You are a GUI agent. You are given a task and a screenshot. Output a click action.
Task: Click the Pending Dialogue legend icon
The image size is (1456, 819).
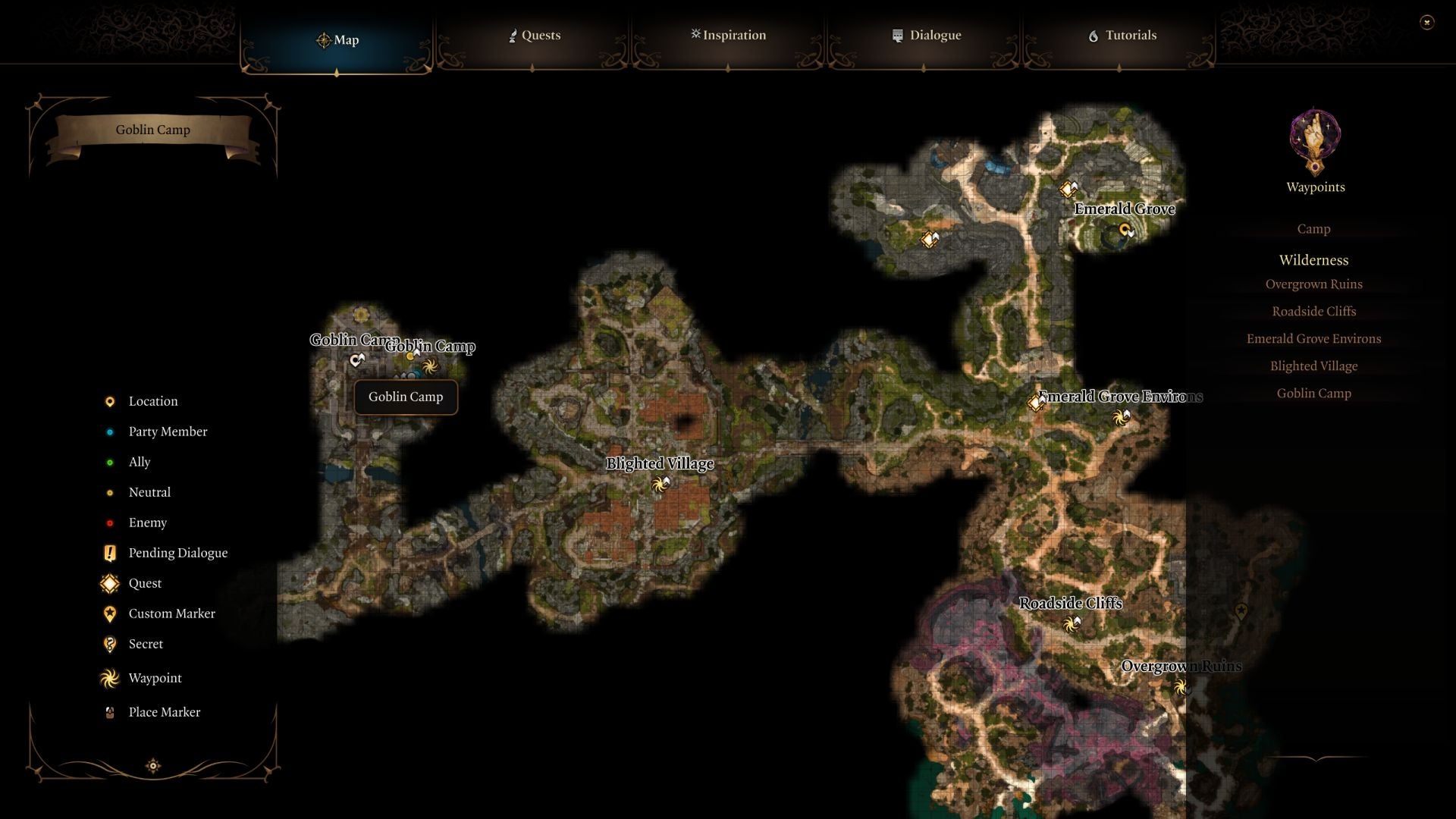click(110, 553)
